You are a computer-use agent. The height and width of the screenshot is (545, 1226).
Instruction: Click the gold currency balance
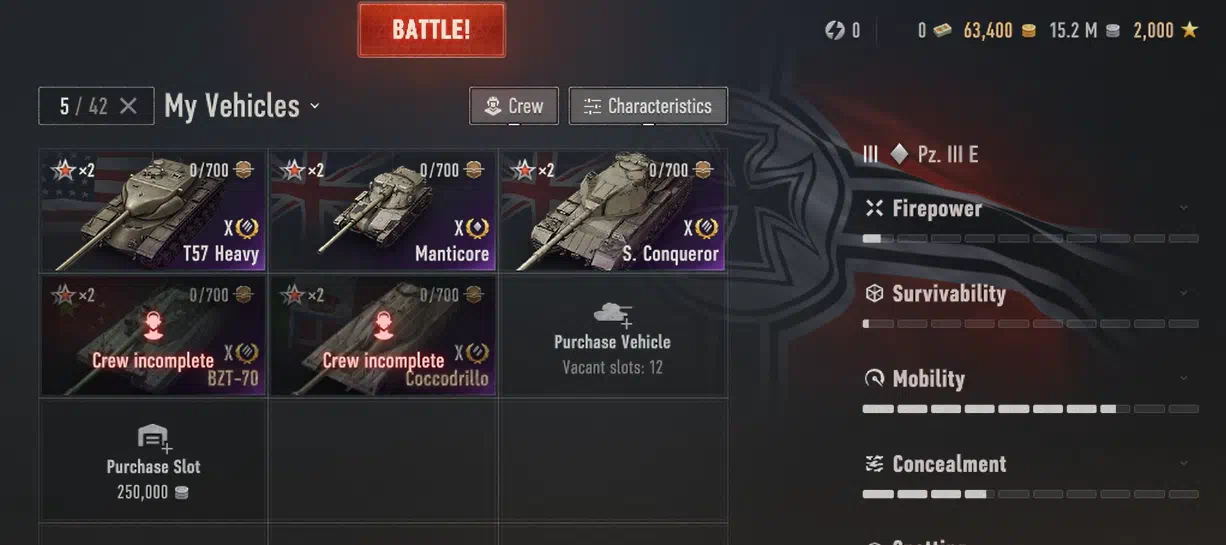tap(999, 31)
